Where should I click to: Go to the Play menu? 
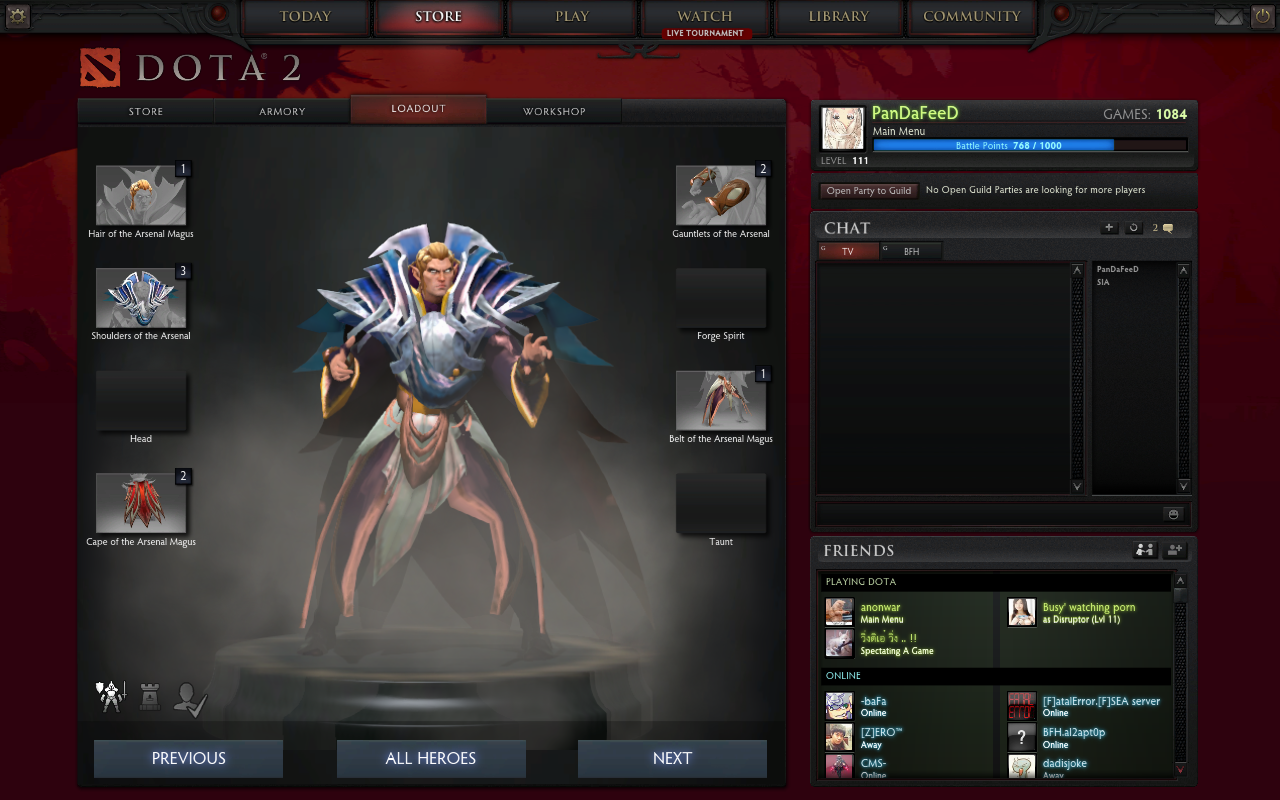(x=572, y=17)
